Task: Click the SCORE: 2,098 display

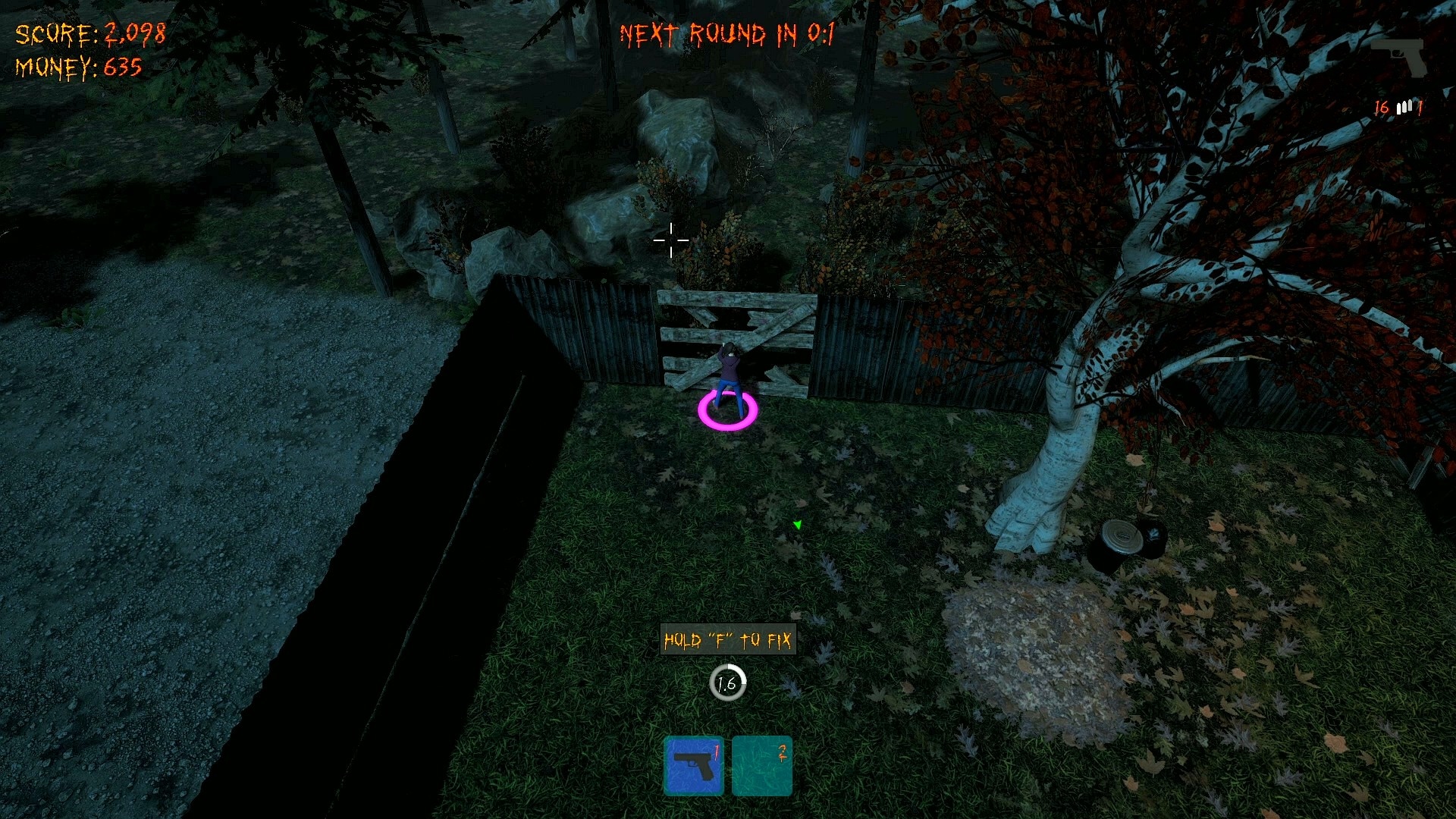Action: point(89,34)
